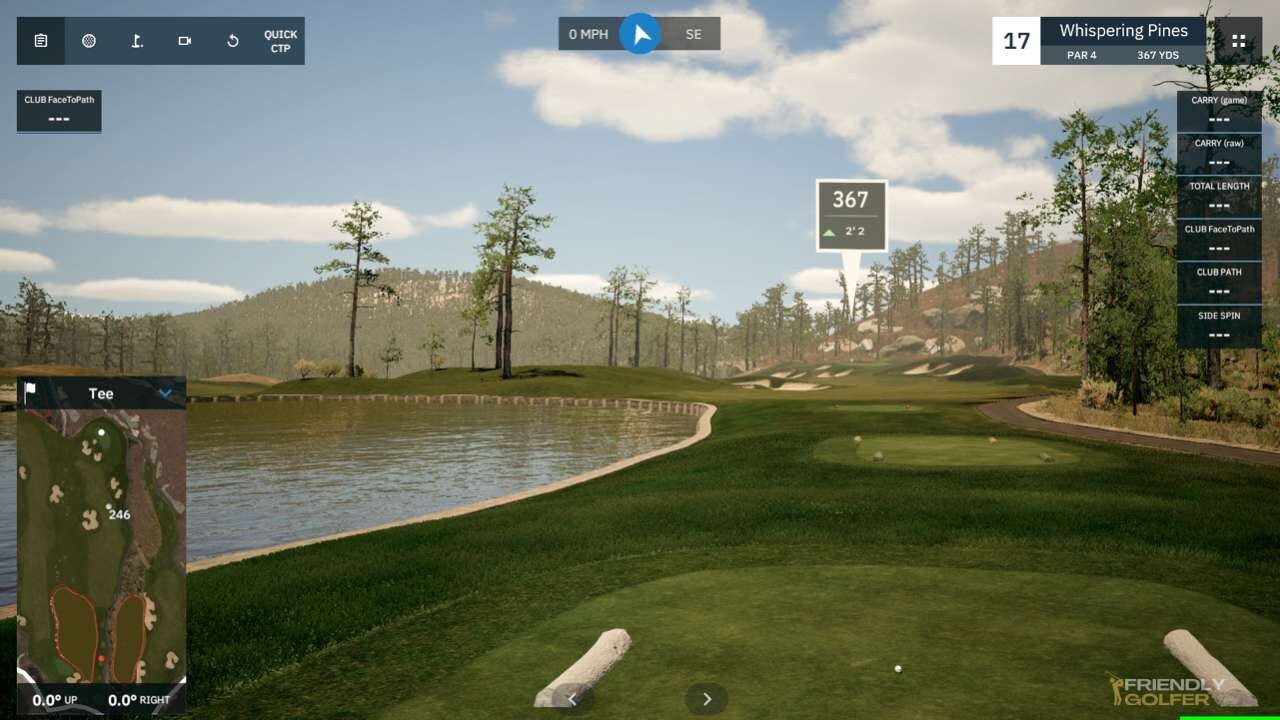Click the circular arrow replay icon
Image resolution: width=1280 pixels, height=720 pixels.
tap(233, 41)
